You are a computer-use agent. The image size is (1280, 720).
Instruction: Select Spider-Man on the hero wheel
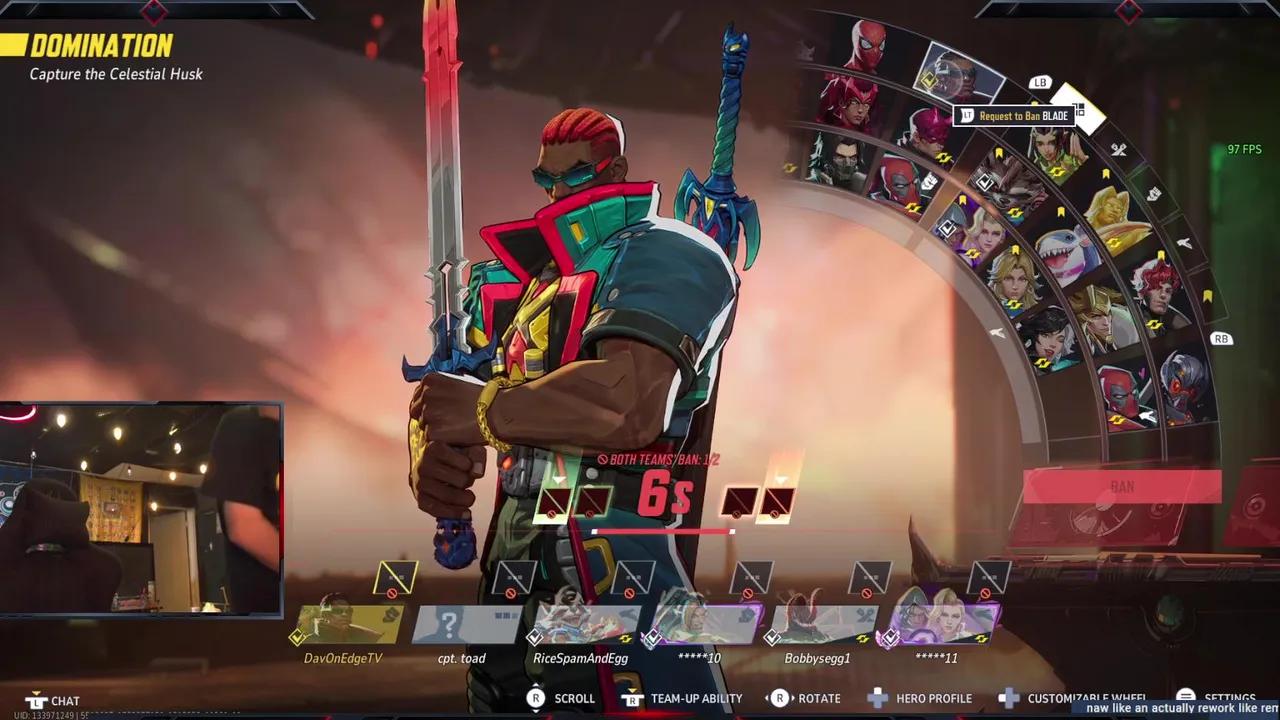click(x=866, y=47)
